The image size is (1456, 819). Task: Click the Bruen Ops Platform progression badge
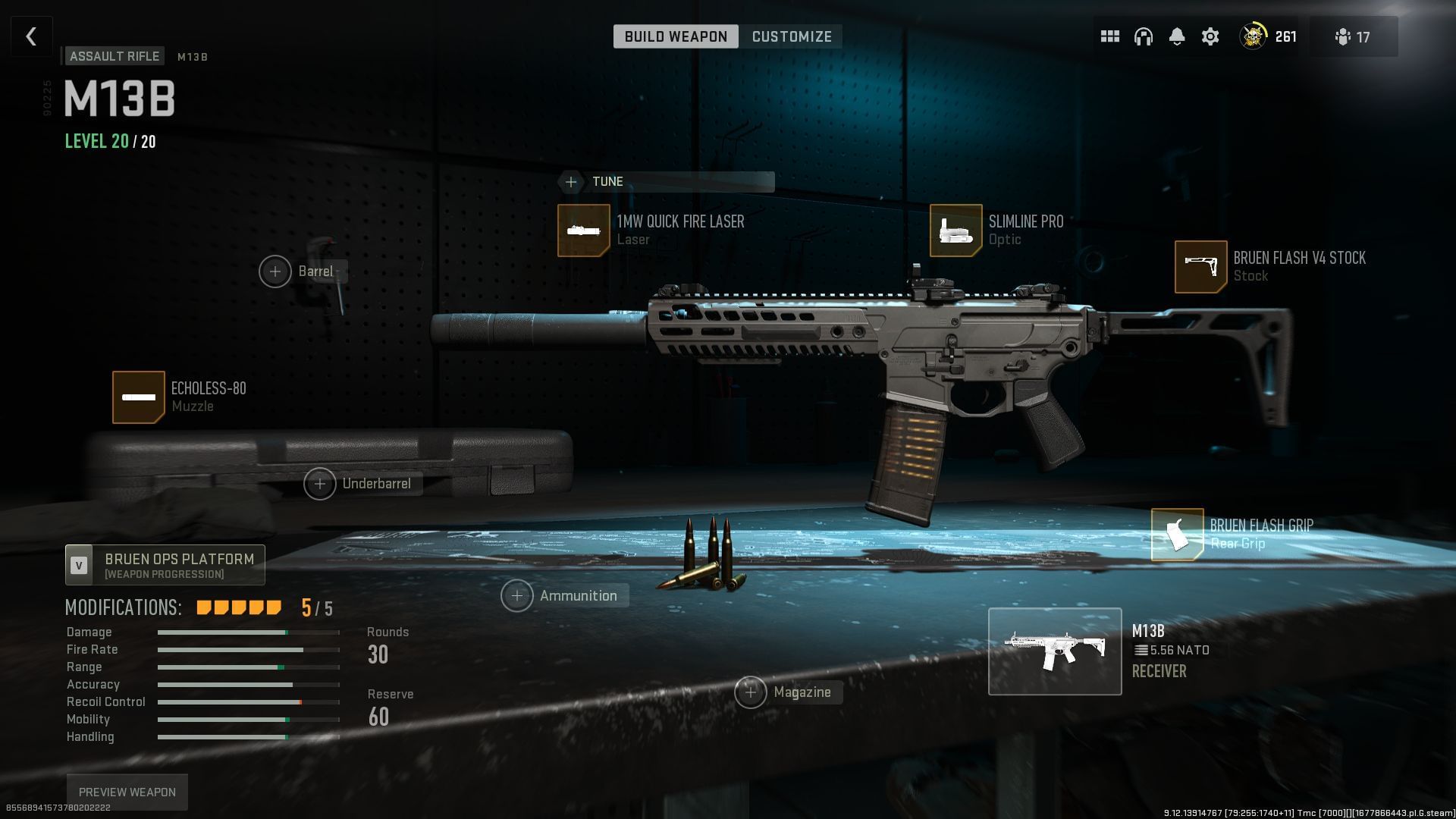pyautogui.click(x=164, y=564)
